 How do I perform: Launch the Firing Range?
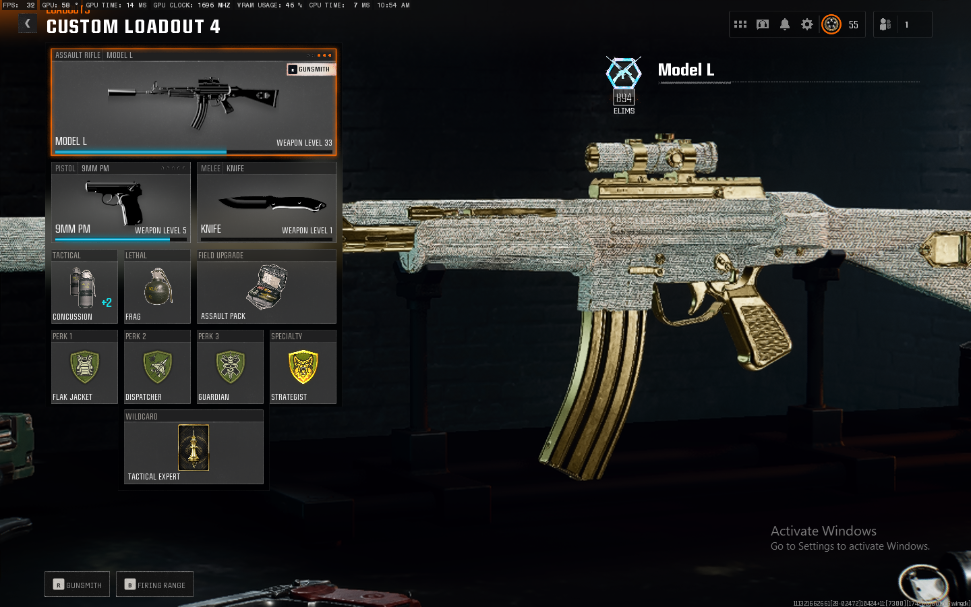(154, 584)
